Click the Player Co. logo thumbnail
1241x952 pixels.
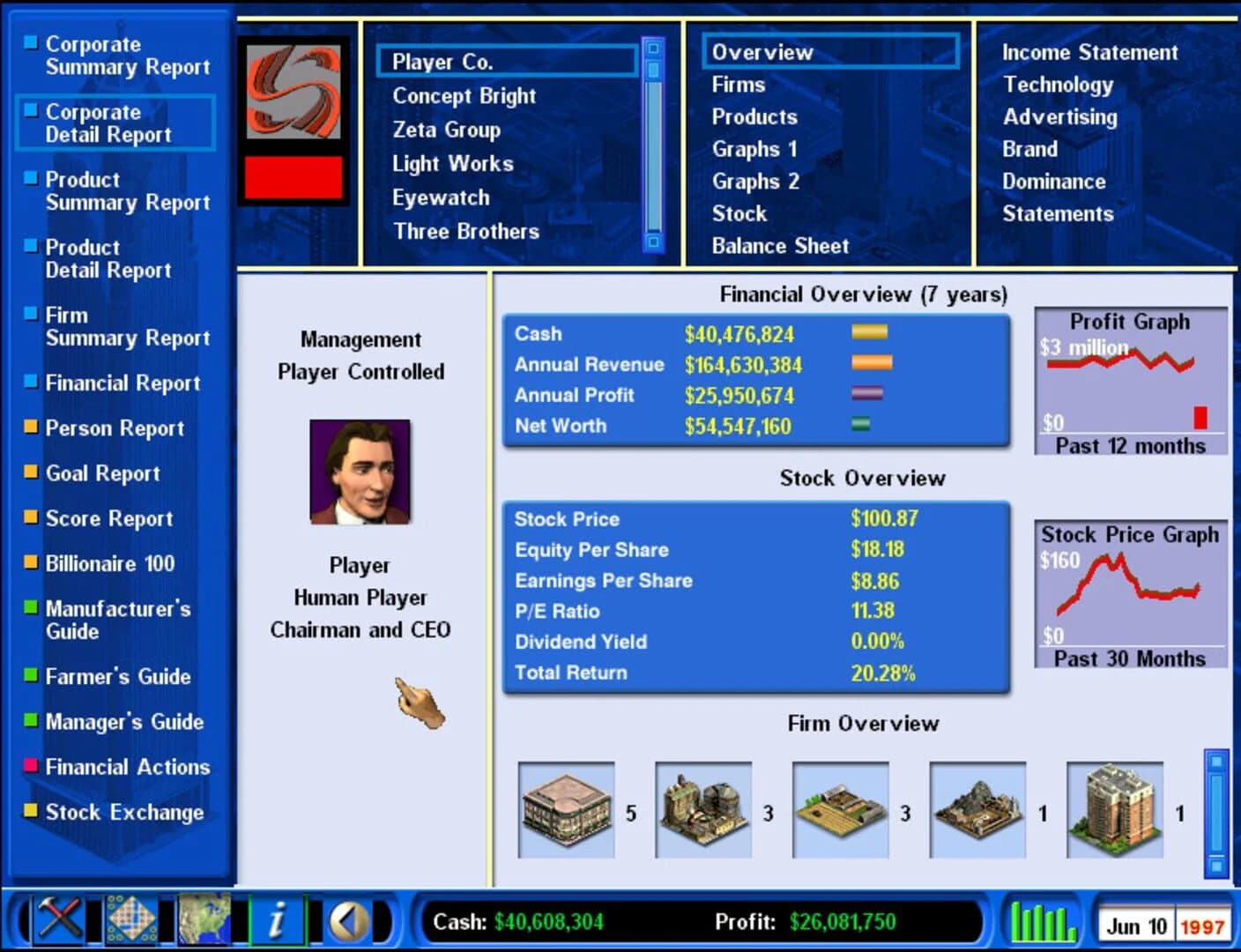[x=294, y=93]
